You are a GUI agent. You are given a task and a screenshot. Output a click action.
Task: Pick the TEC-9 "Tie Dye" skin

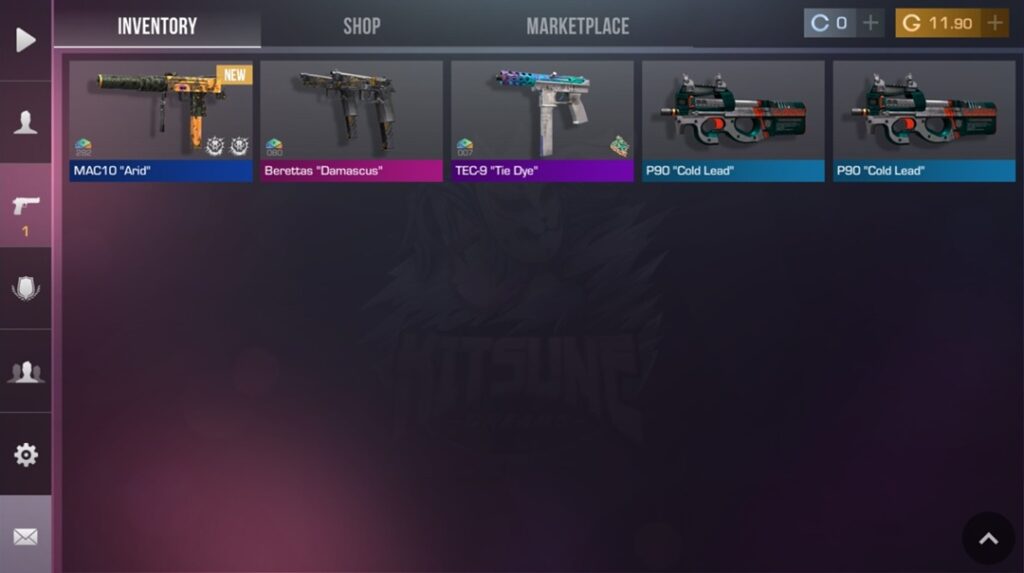tap(542, 120)
